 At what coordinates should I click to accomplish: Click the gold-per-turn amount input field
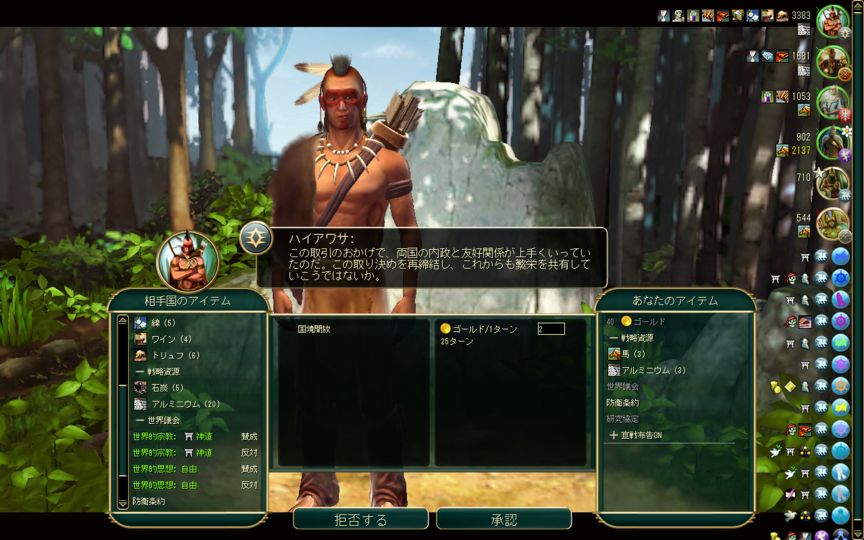550,328
